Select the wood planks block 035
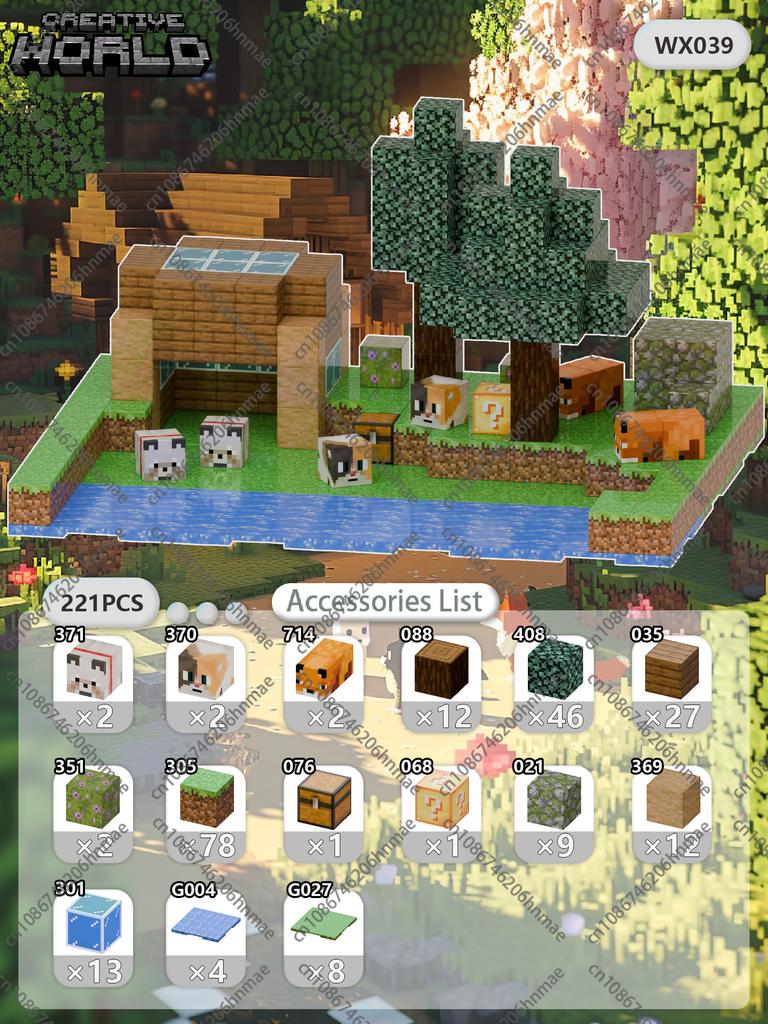 point(671,682)
